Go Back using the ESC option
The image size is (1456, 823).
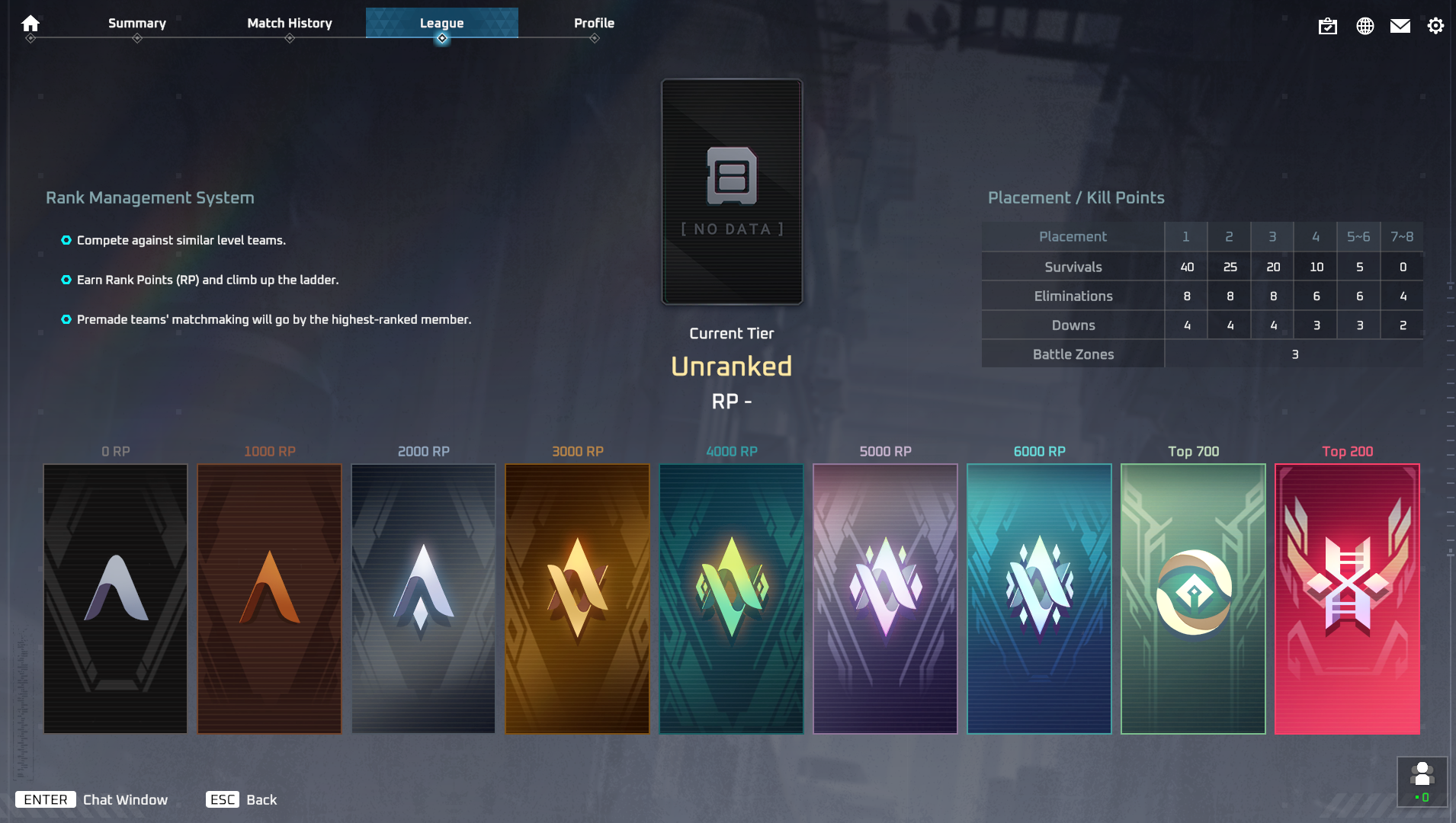point(241,799)
